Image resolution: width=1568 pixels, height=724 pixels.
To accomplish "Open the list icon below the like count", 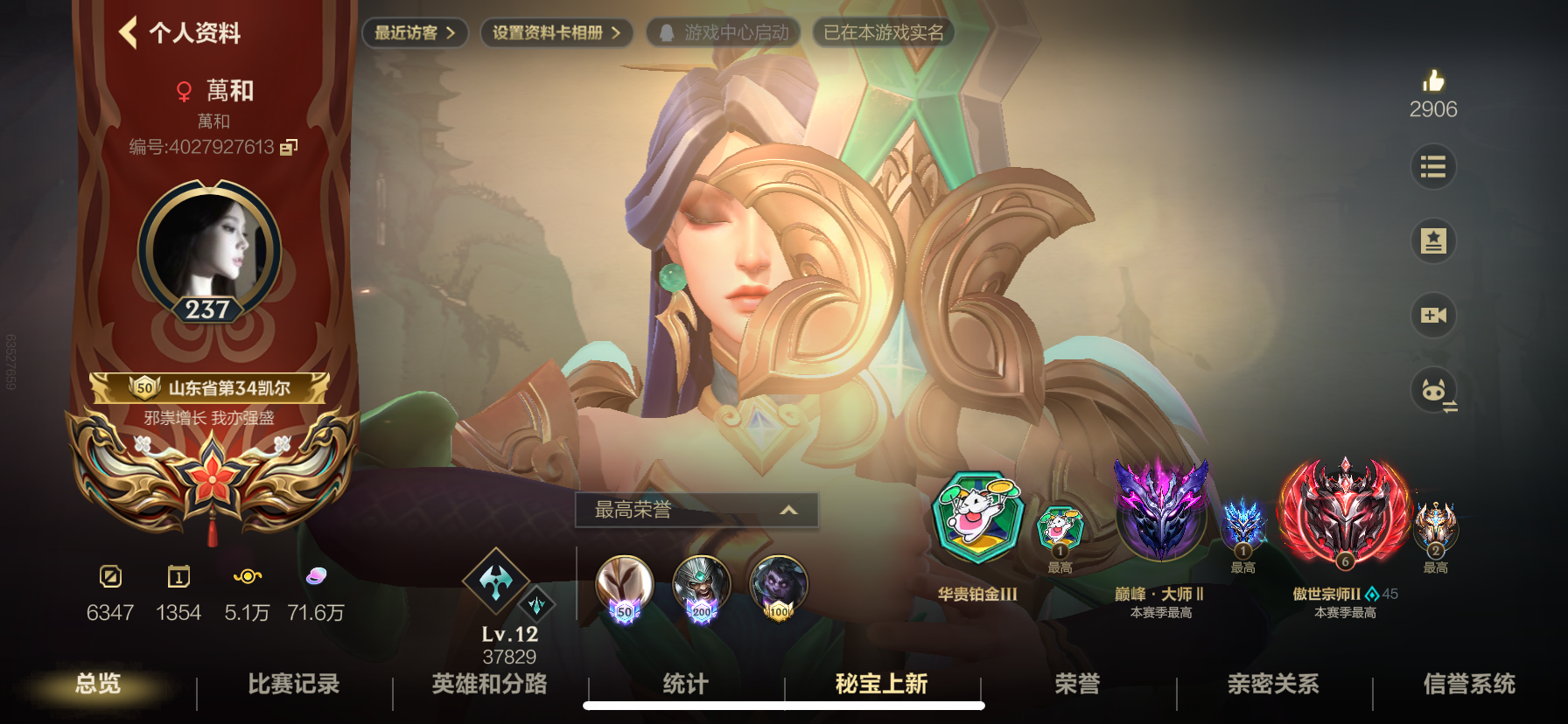I will 1434,166.
